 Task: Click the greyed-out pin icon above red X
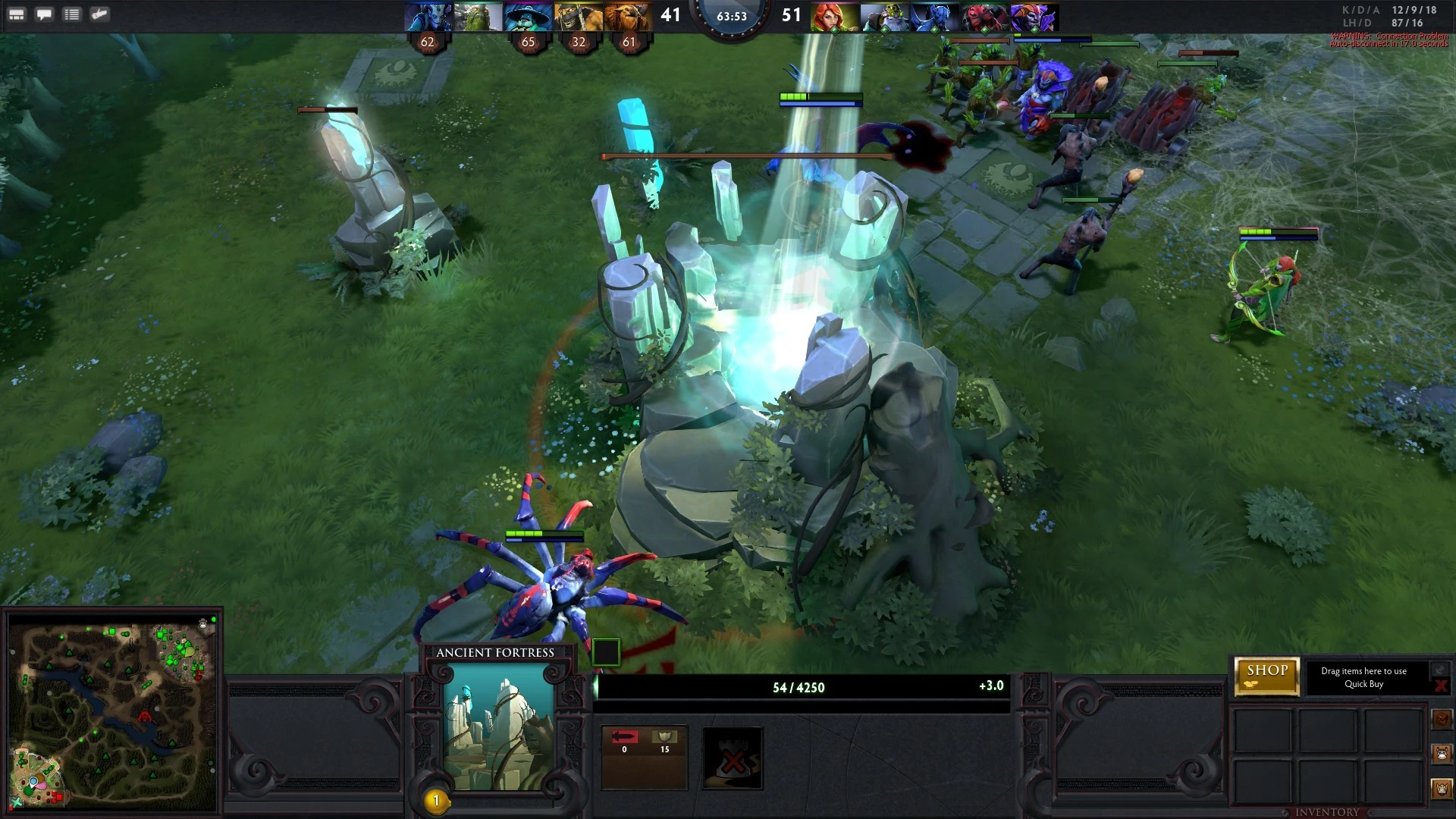[x=1439, y=669]
